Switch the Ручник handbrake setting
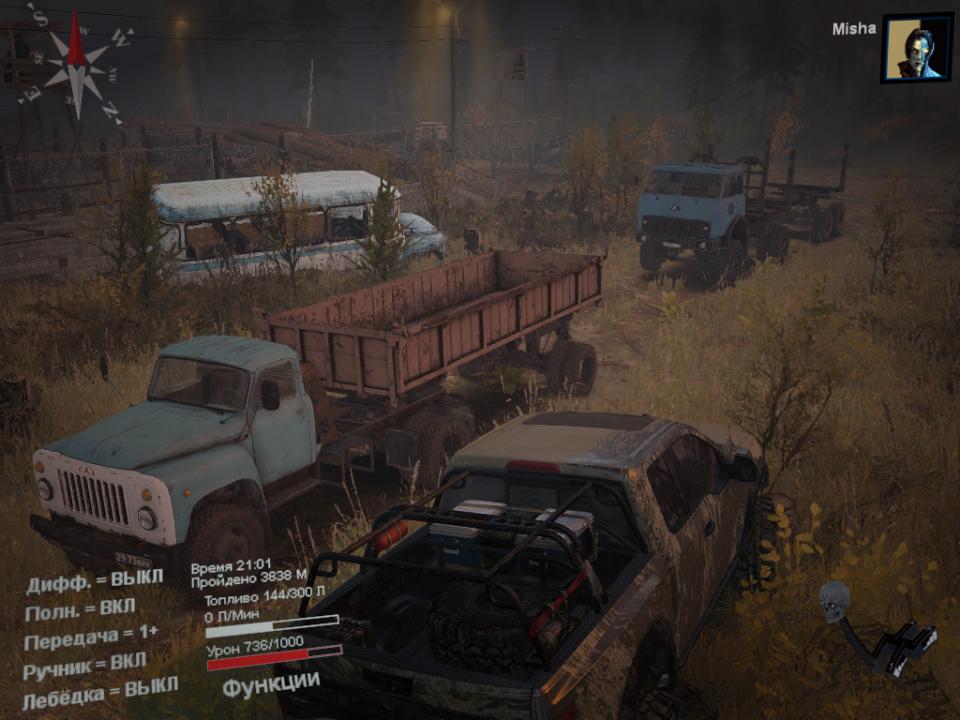Viewport: 960px width, 720px height. coord(84,664)
